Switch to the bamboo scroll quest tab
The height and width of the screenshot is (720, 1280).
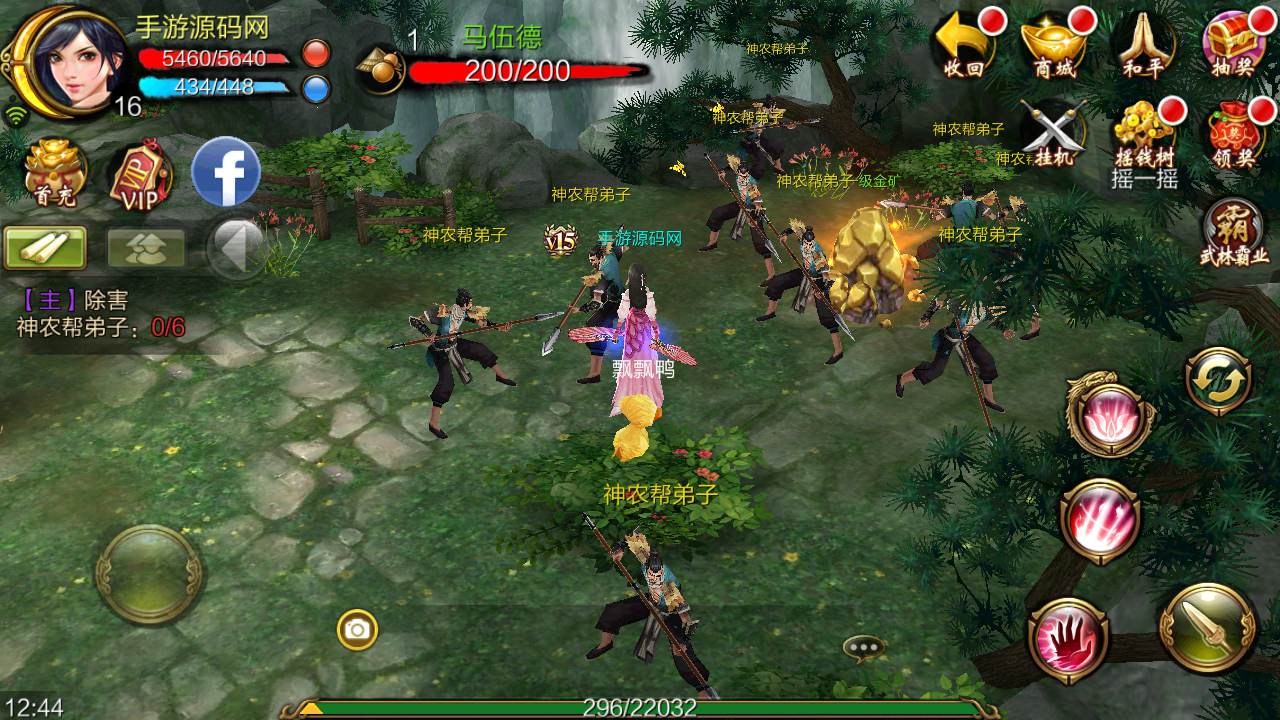(x=45, y=247)
